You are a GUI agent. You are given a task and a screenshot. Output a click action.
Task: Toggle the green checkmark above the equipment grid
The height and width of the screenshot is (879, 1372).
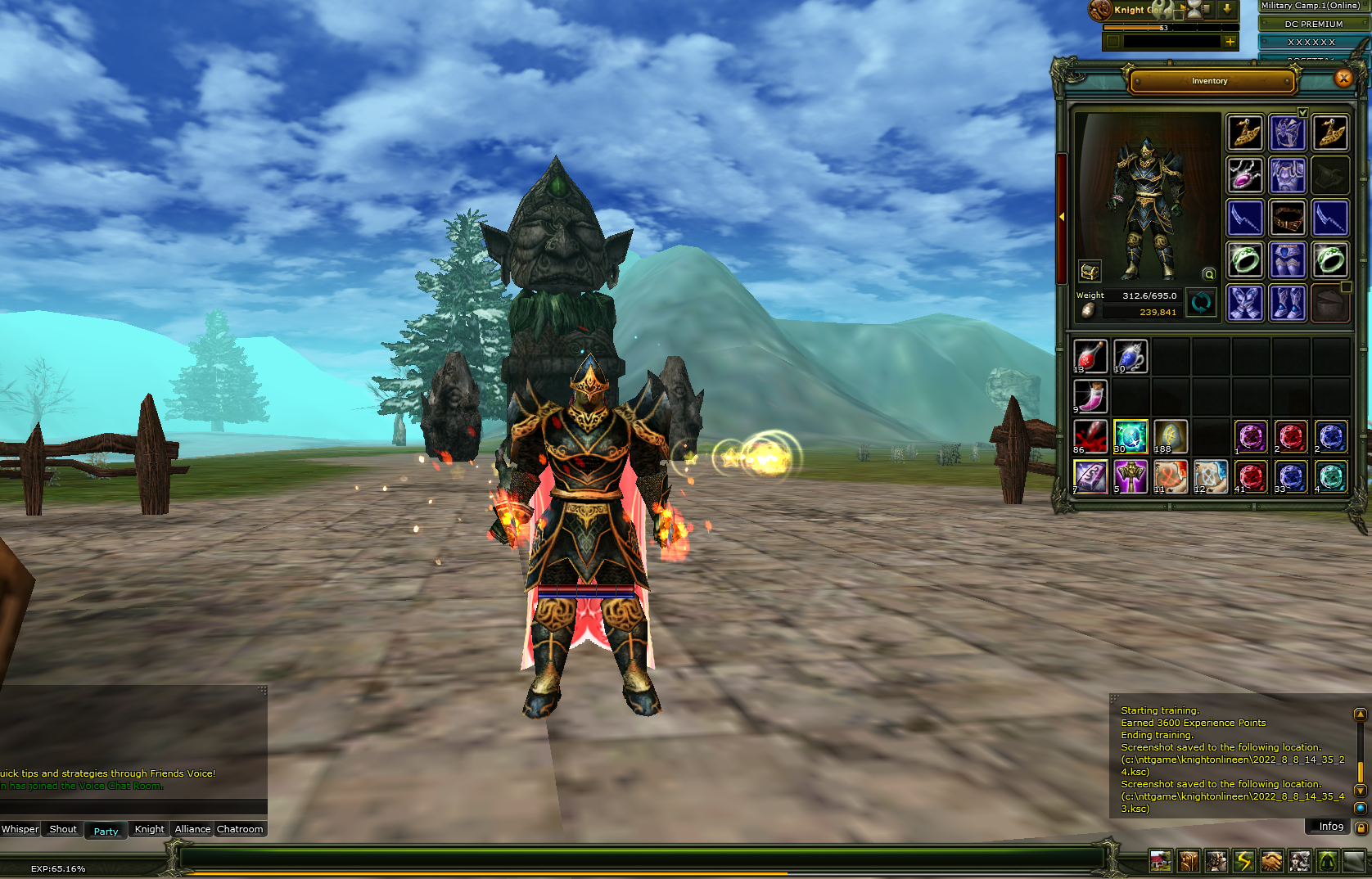click(1302, 114)
